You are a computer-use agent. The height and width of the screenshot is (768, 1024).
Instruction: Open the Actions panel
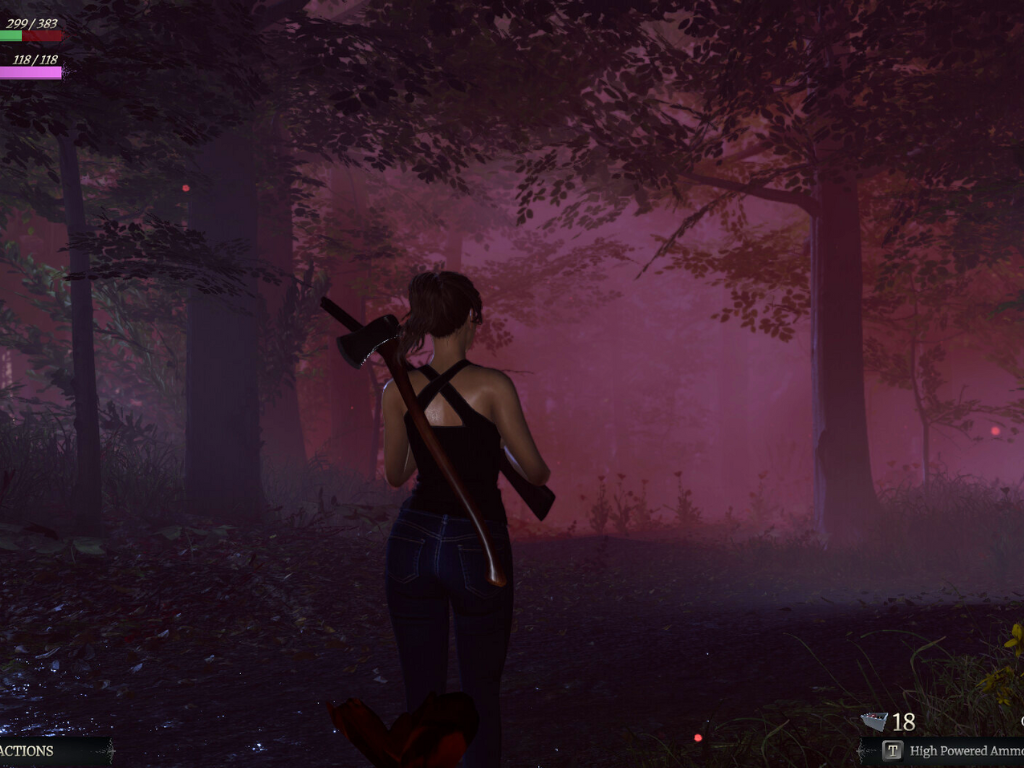[x=28, y=751]
